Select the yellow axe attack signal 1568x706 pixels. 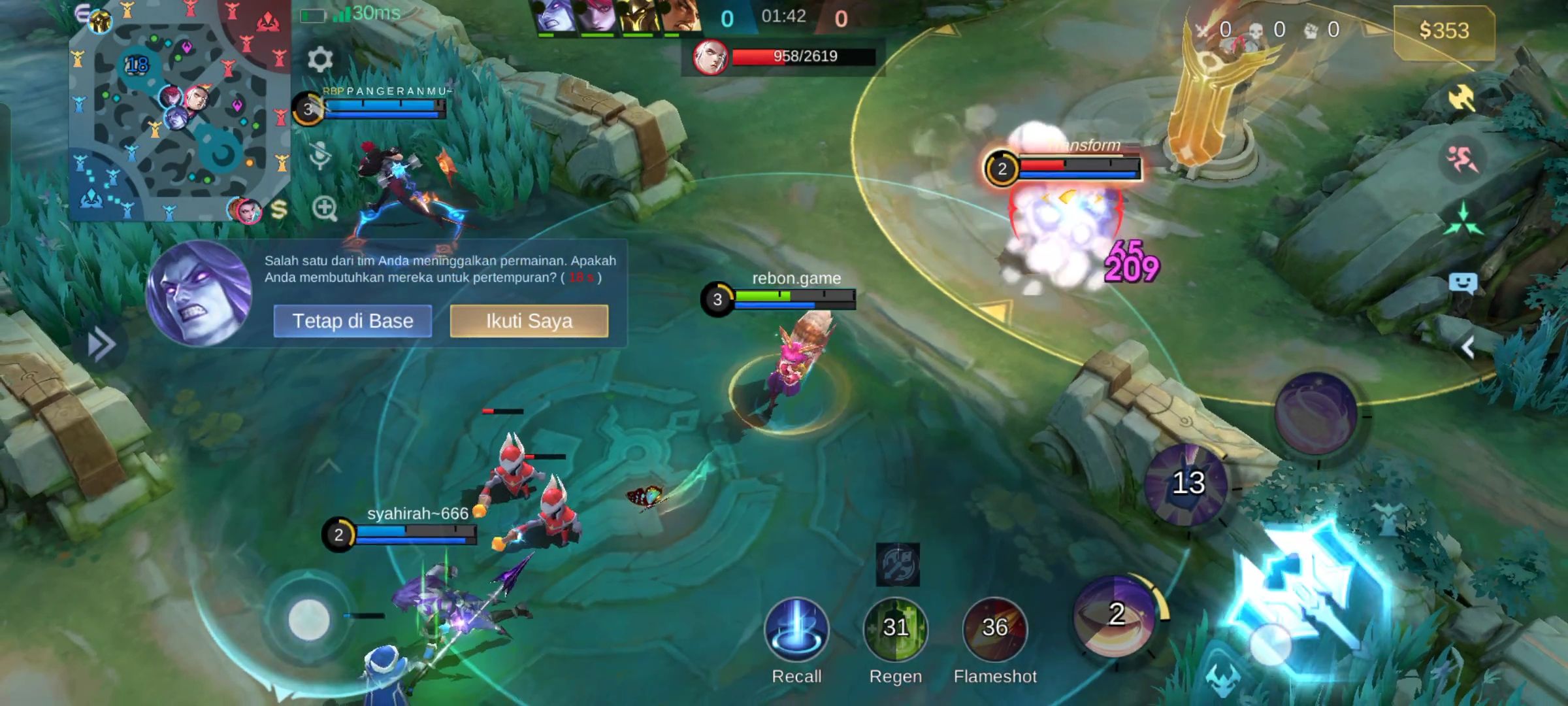[x=1462, y=99]
